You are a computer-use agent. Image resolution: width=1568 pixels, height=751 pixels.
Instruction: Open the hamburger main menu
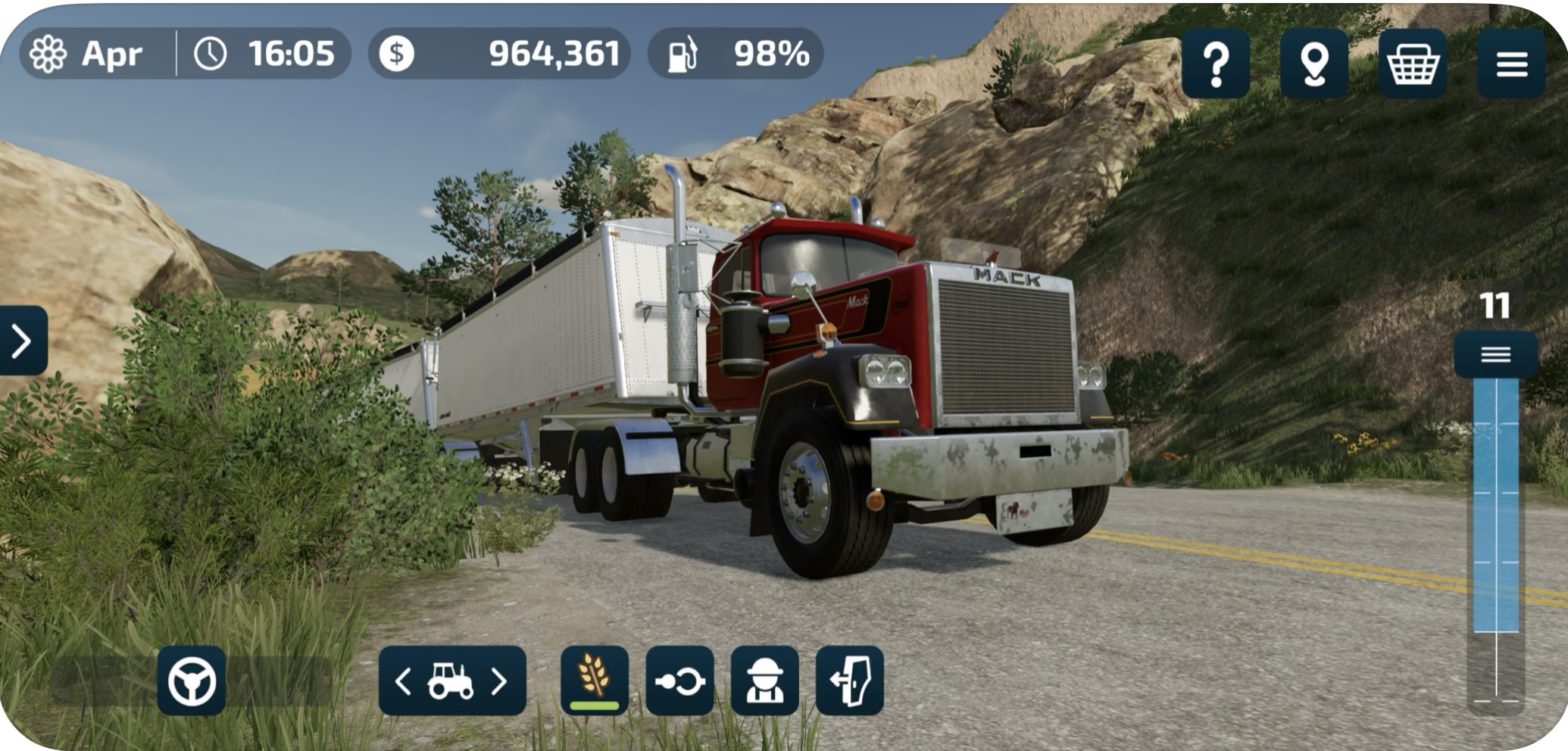[1510, 64]
